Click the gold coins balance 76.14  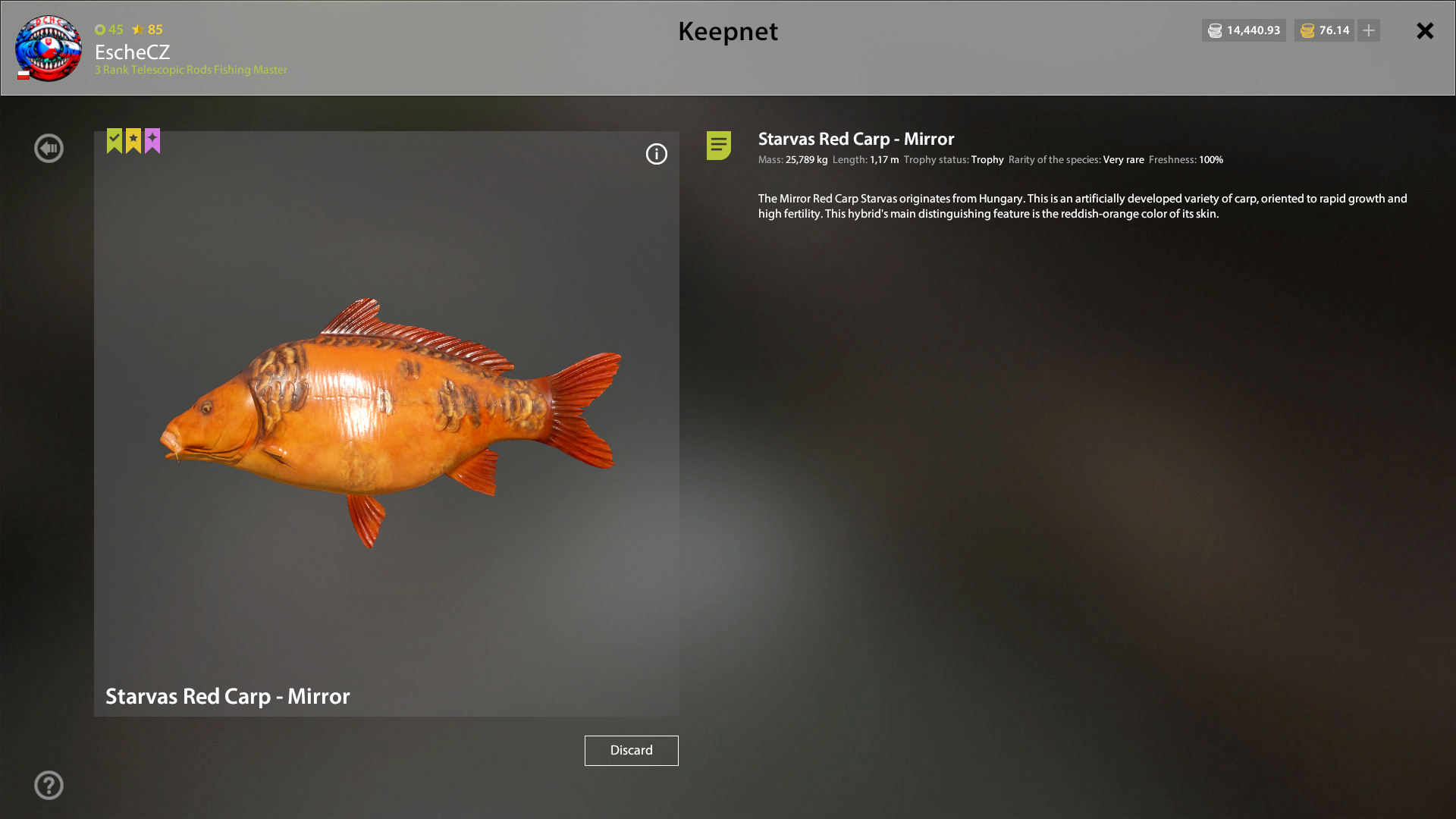click(1324, 30)
